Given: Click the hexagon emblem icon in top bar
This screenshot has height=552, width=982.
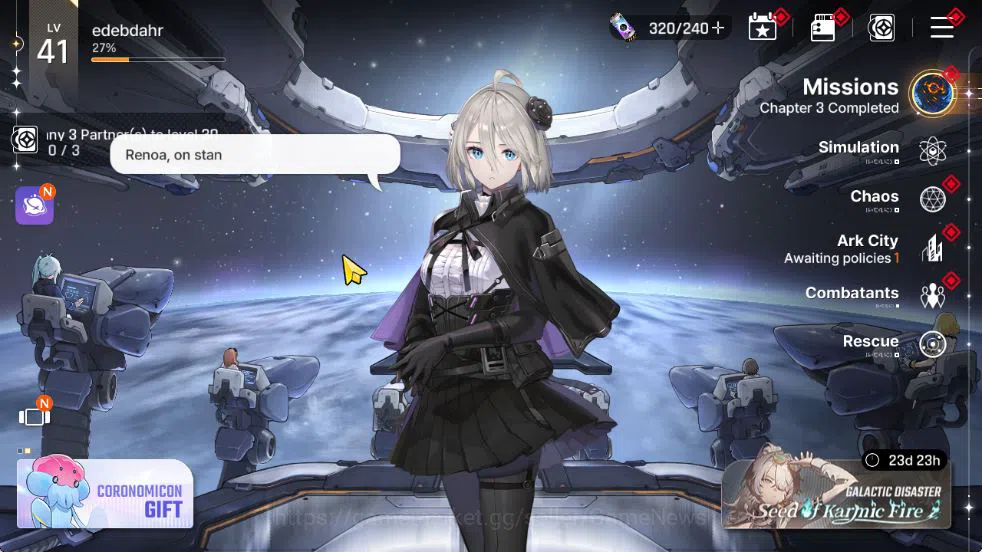Looking at the screenshot, I should (881, 28).
